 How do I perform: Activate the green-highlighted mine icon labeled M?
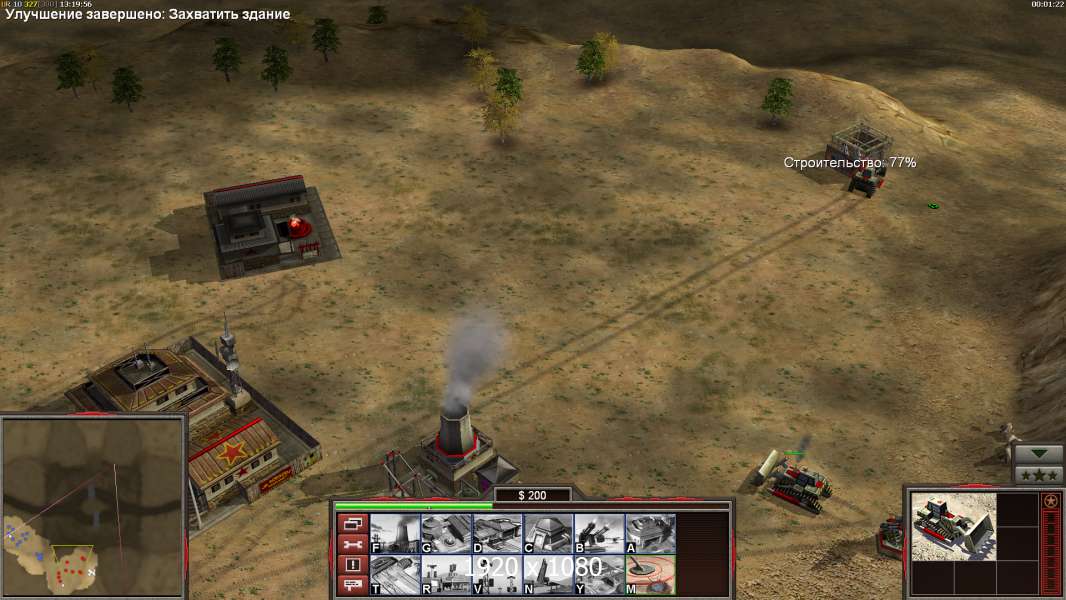(x=650, y=575)
